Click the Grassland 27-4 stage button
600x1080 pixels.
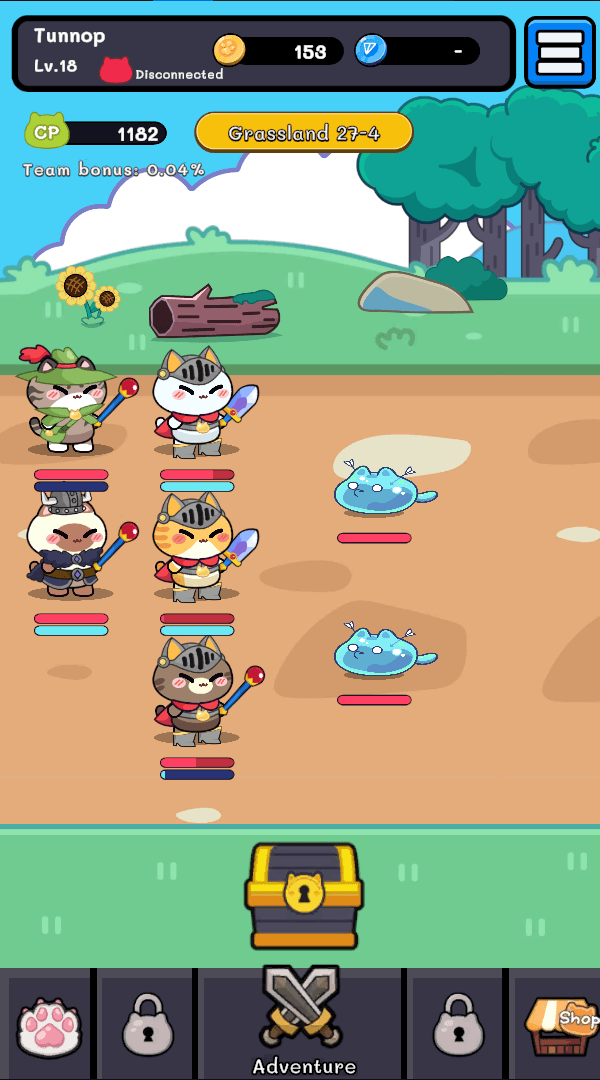(x=304, y=133)
